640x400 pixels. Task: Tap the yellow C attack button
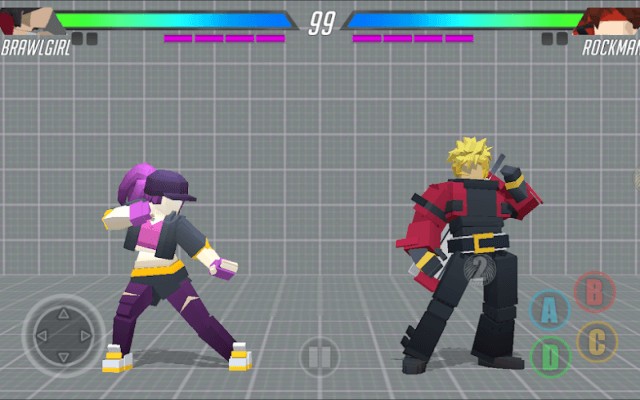[597, 342]
